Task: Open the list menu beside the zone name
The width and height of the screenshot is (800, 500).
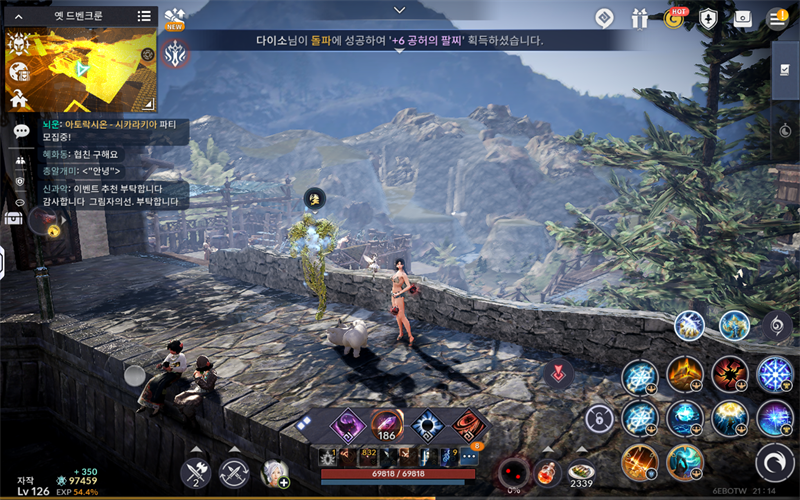Action: [x=144, y=16]
